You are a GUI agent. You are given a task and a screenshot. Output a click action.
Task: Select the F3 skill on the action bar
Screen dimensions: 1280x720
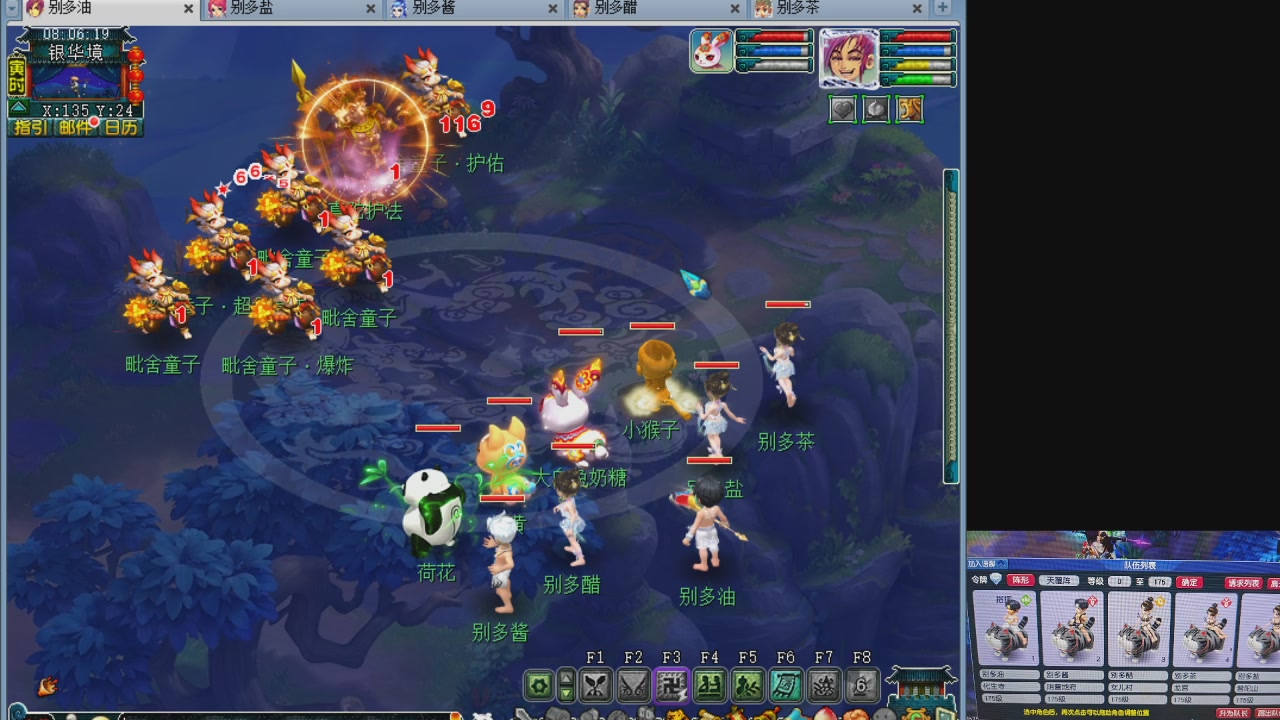pos(670,685)
